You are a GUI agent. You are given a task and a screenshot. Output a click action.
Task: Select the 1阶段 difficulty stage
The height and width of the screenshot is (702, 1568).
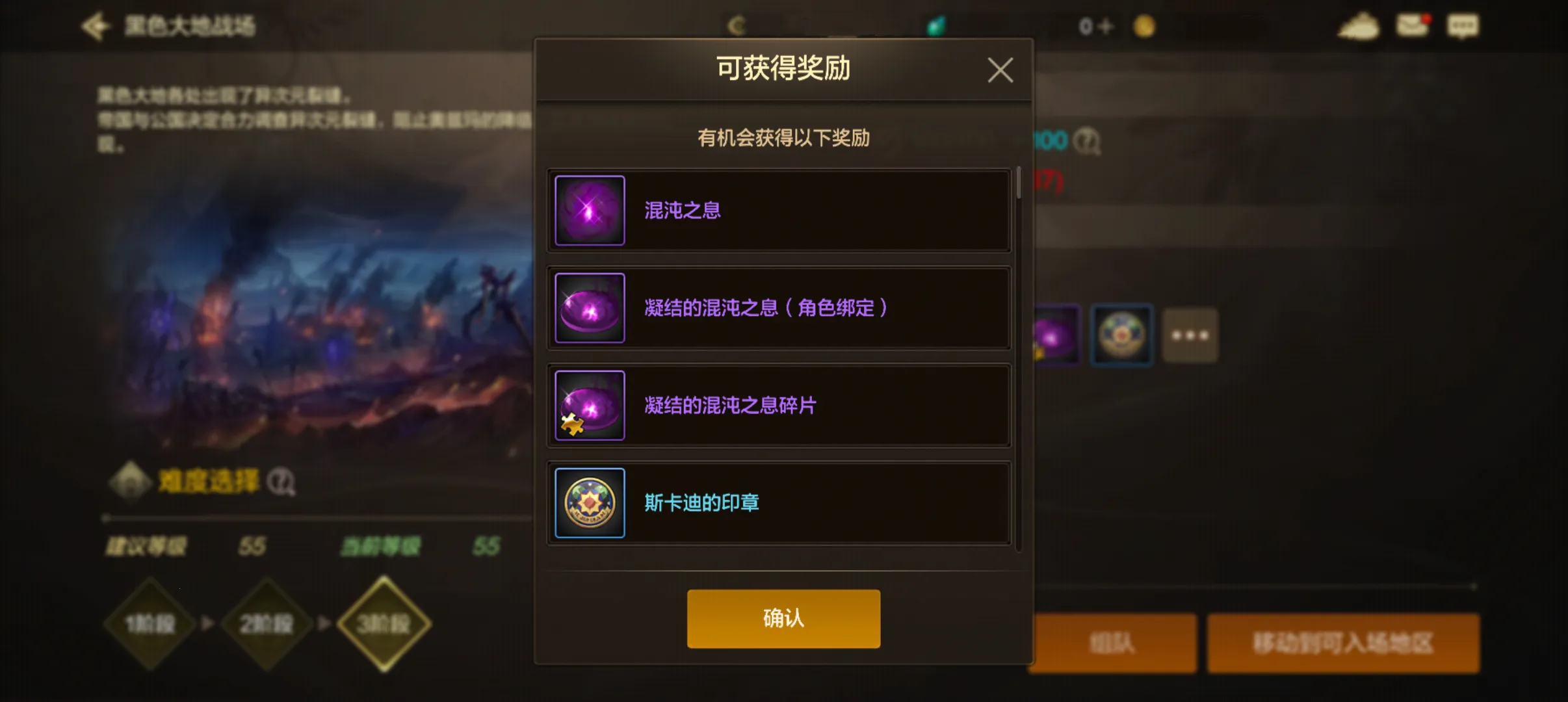[151, 622]
